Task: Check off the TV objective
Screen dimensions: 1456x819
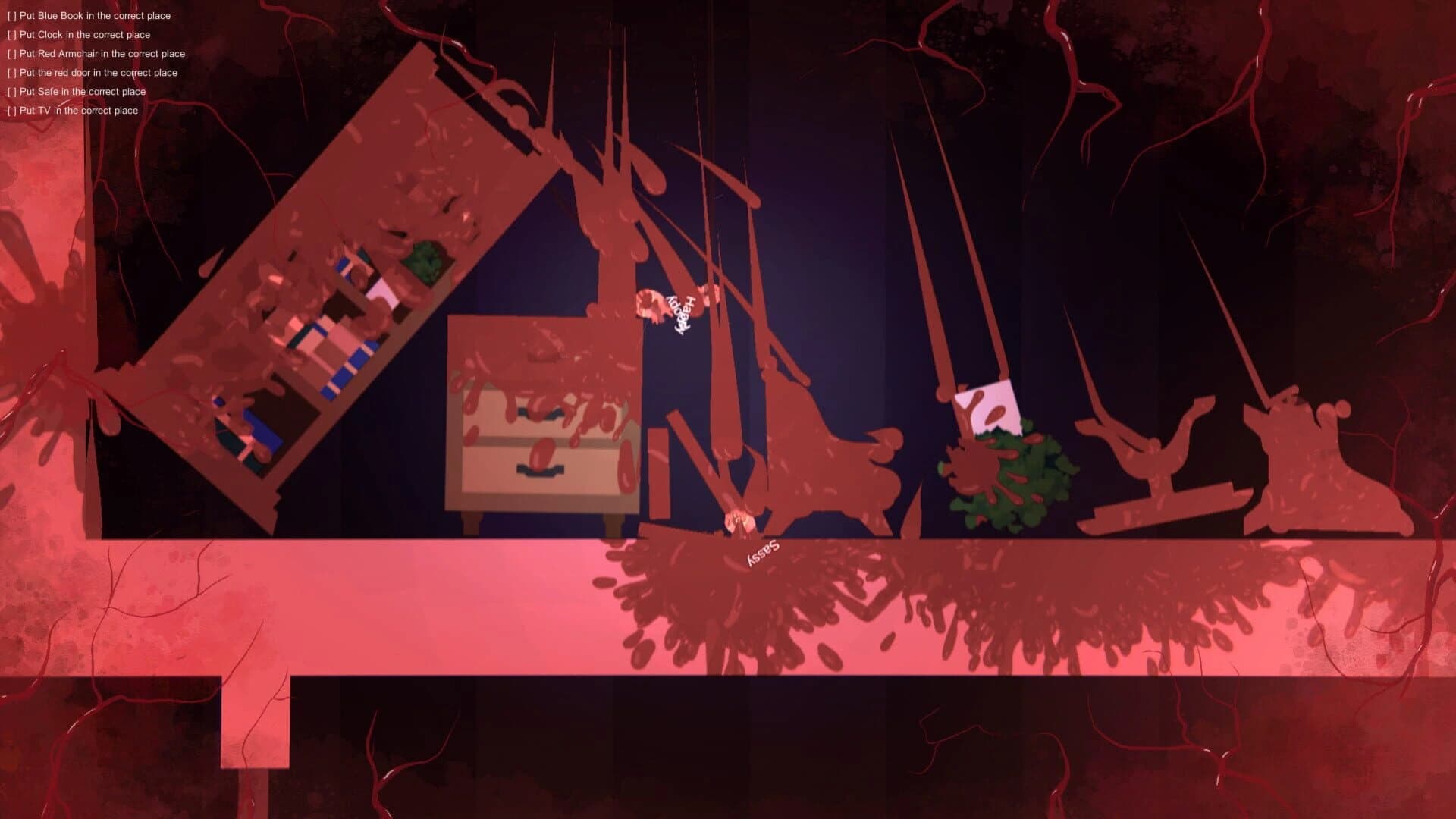Action: (x=11, y=110)
